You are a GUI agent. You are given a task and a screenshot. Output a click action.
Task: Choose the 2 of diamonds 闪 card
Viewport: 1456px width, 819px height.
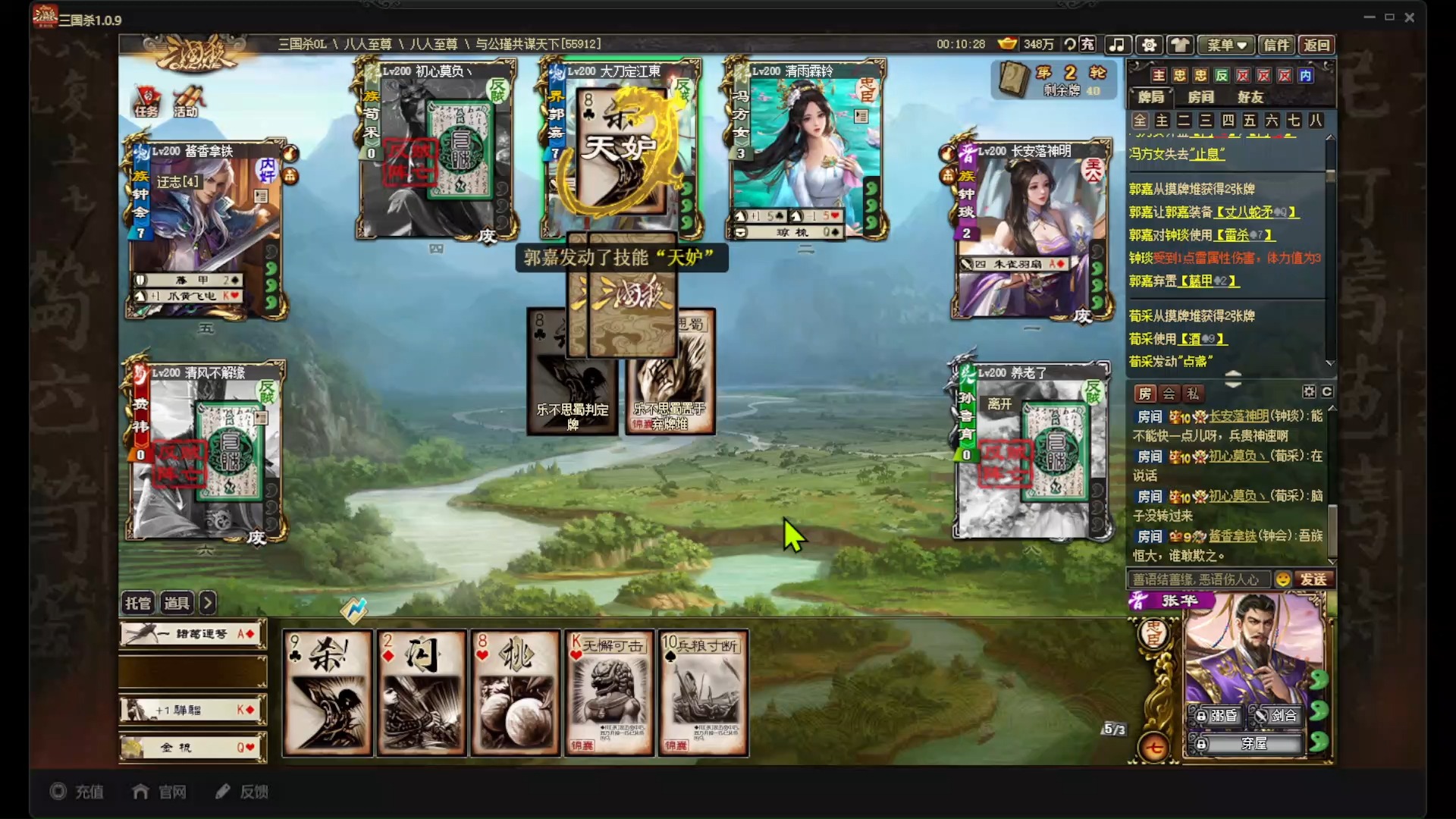422,693
